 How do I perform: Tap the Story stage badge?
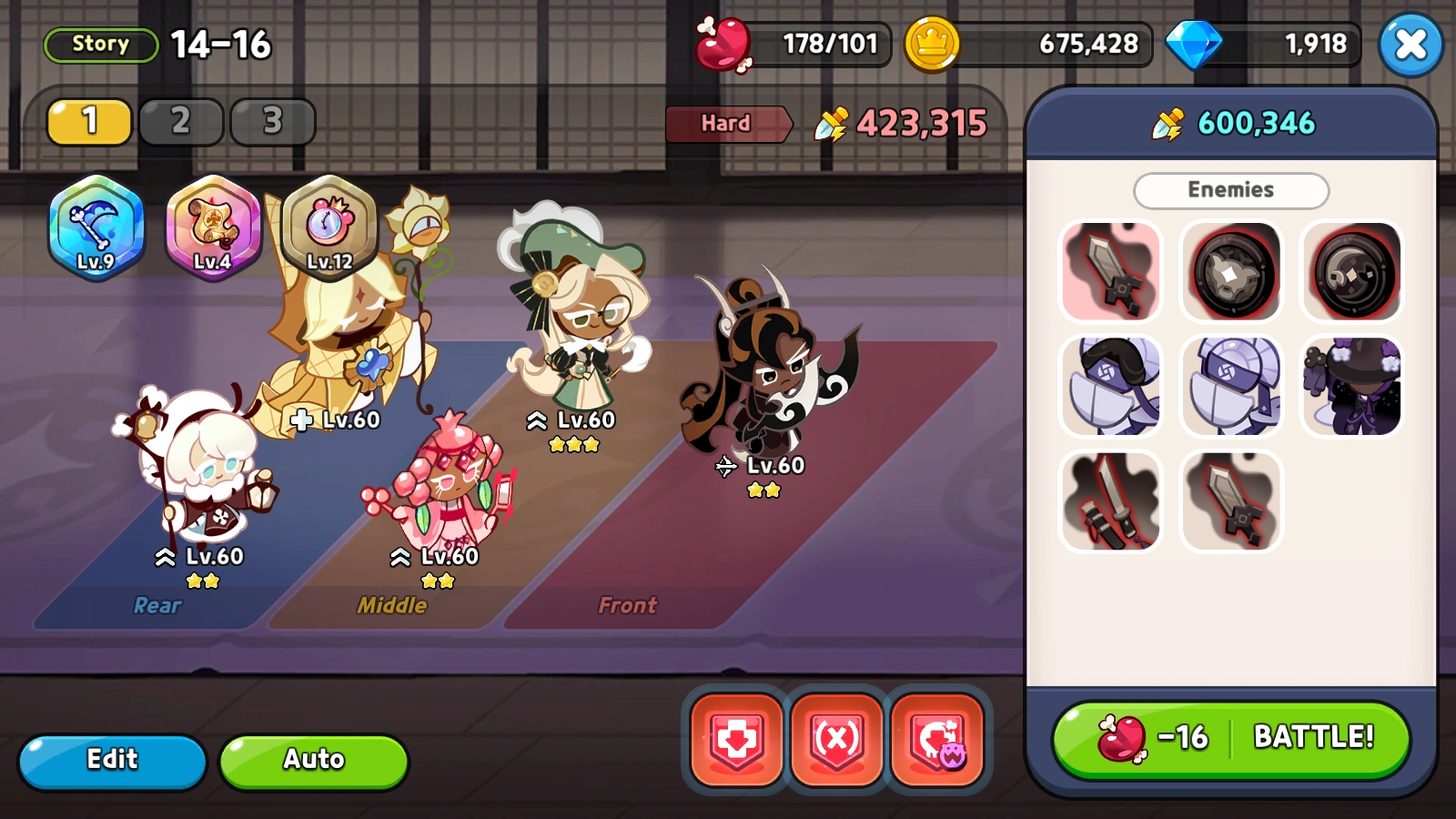point(100,44)
